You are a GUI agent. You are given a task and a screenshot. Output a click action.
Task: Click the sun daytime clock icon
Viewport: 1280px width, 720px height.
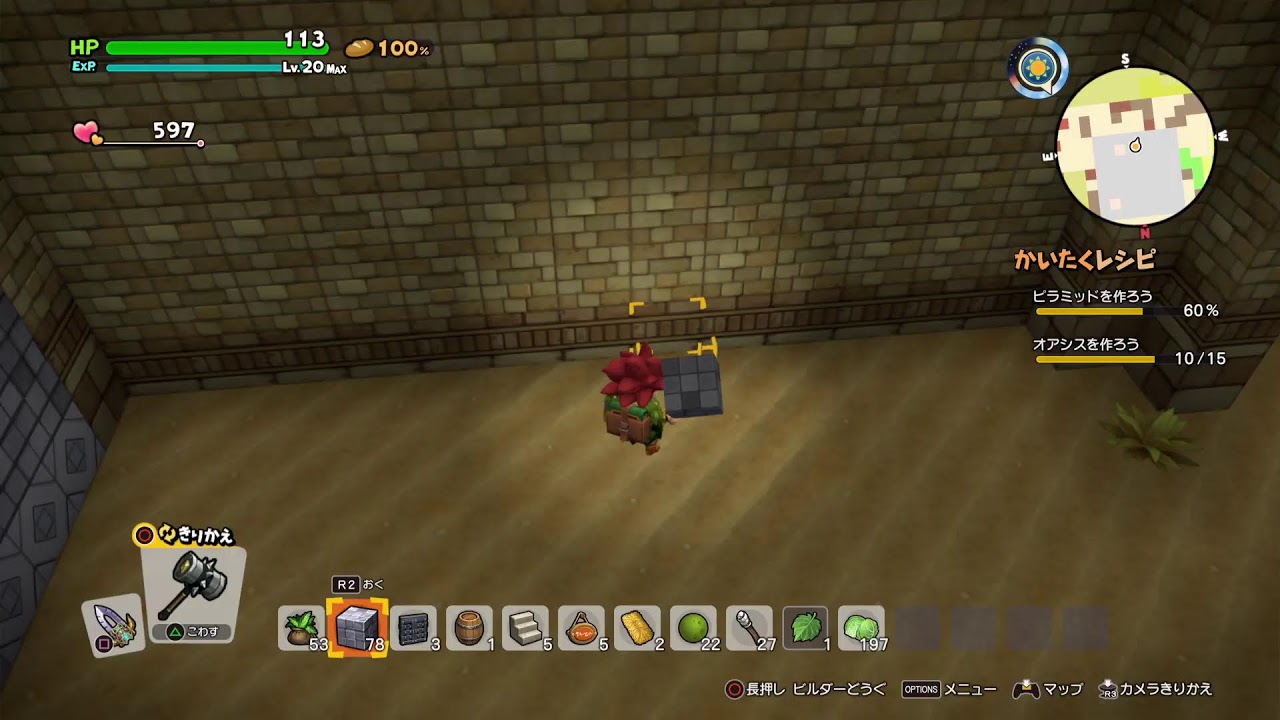(1037, 68)
